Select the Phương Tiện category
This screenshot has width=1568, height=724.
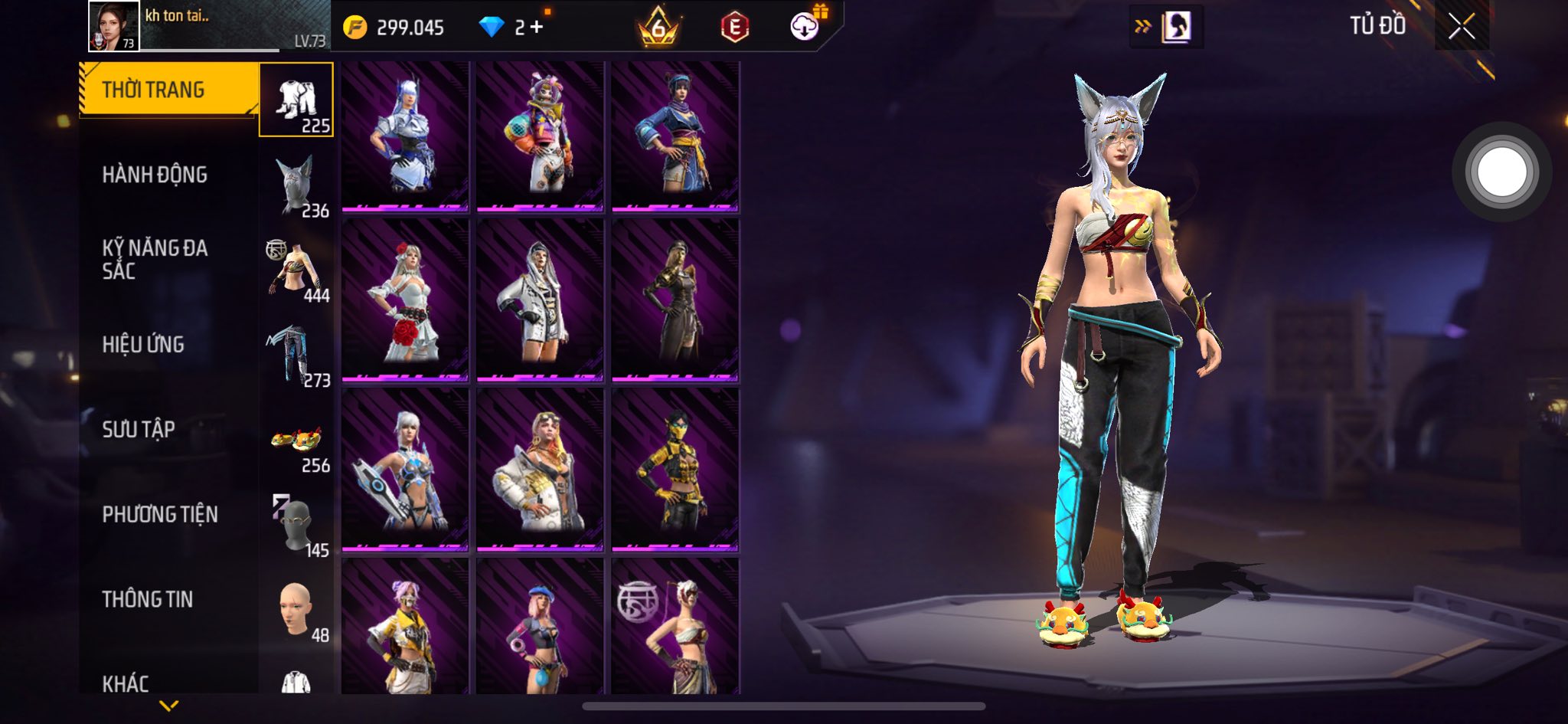point(160,514)
